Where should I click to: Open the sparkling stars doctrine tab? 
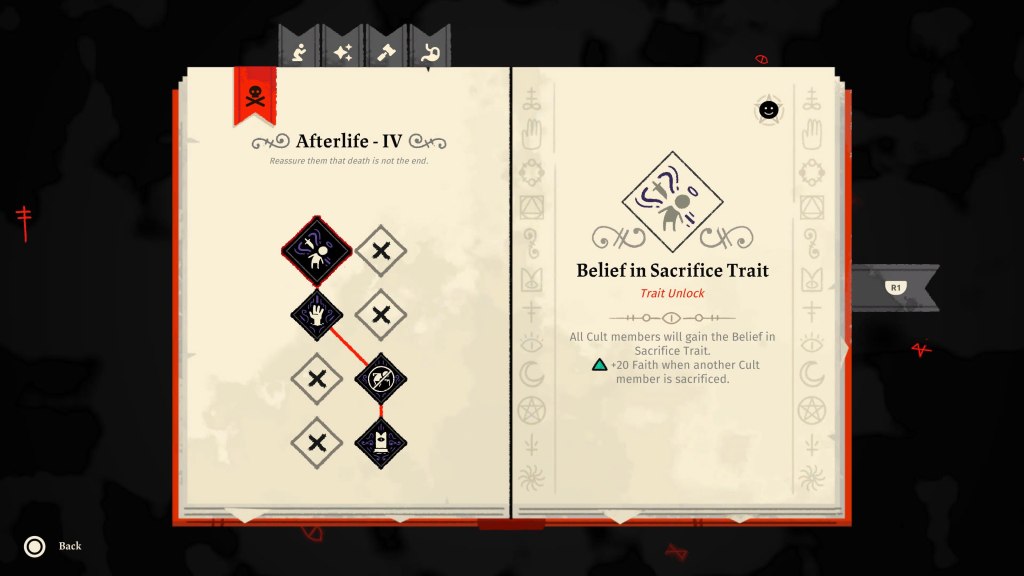[343, 52]
